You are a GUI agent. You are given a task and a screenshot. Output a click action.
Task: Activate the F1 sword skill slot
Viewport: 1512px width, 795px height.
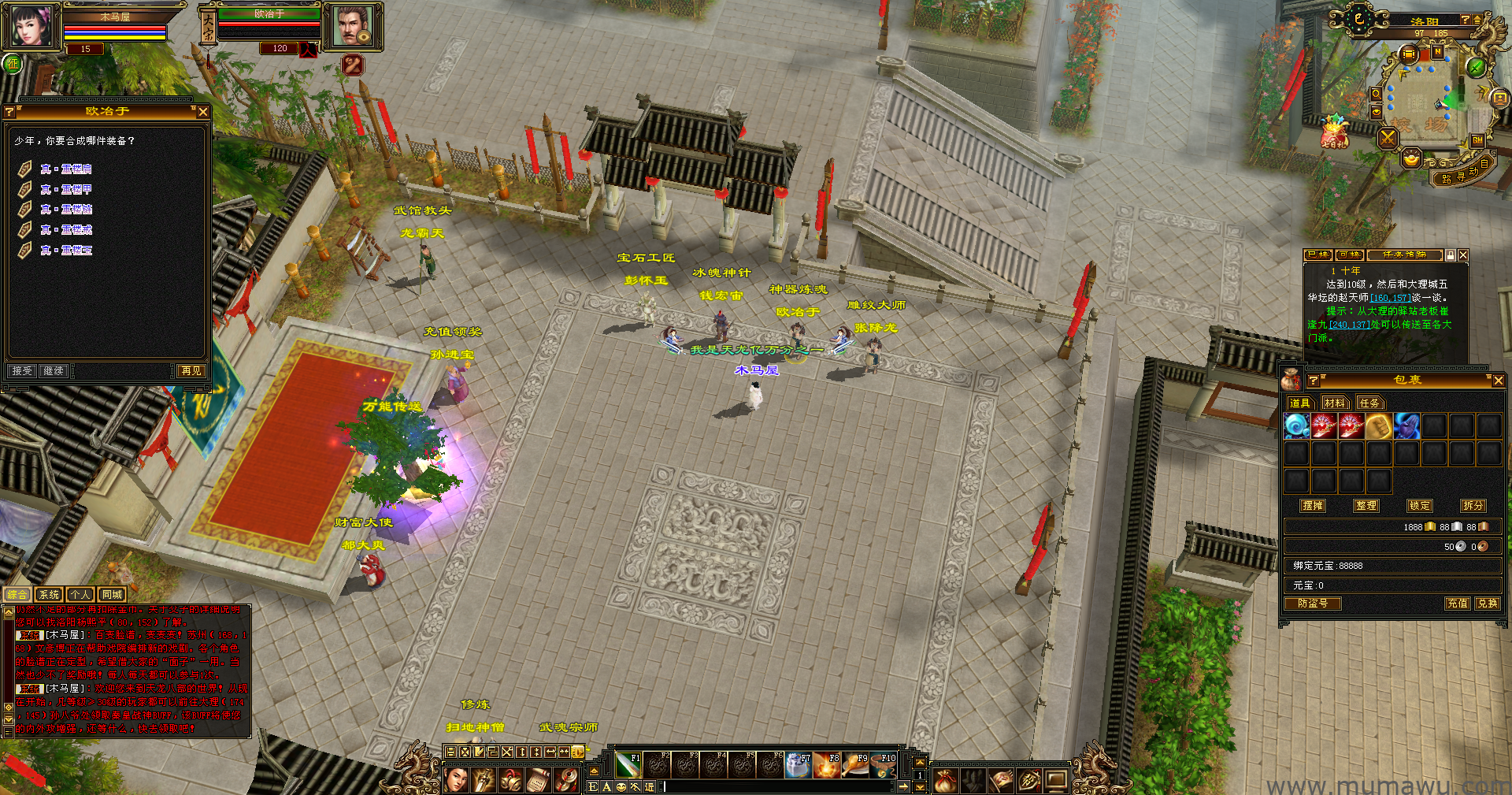[x=628, y=765]
